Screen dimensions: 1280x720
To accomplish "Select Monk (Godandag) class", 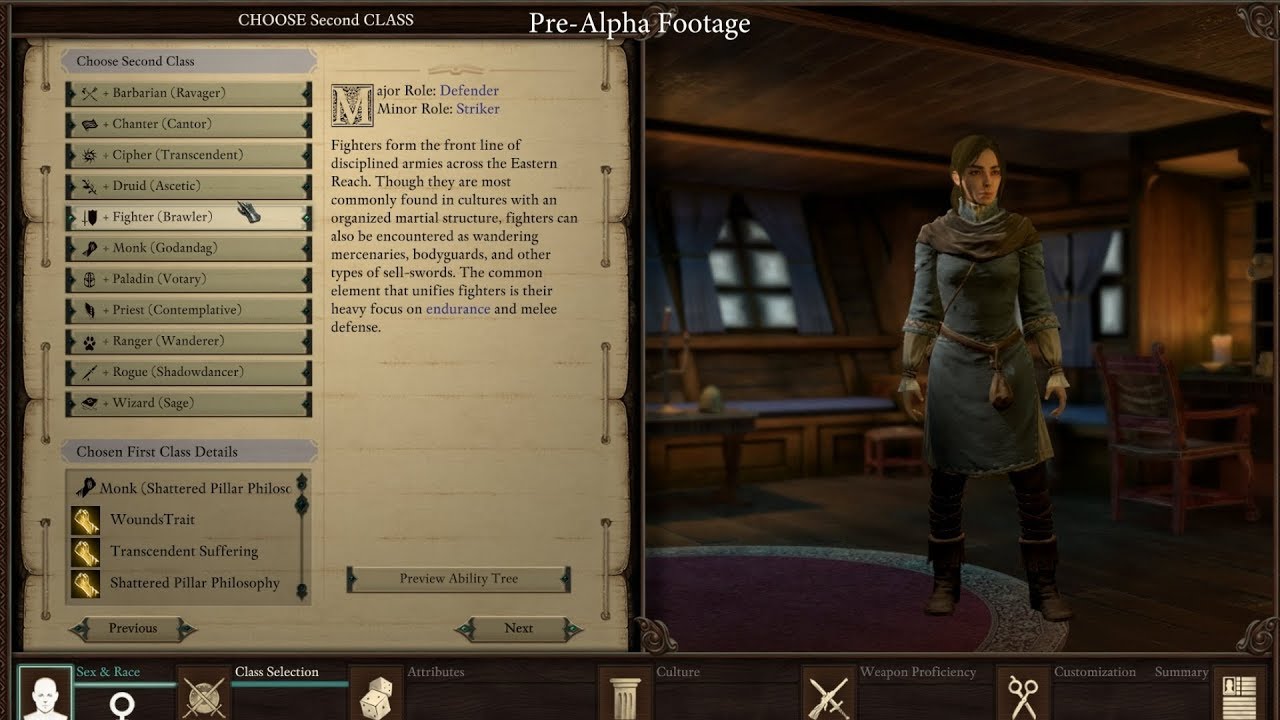I will point(188,248).
